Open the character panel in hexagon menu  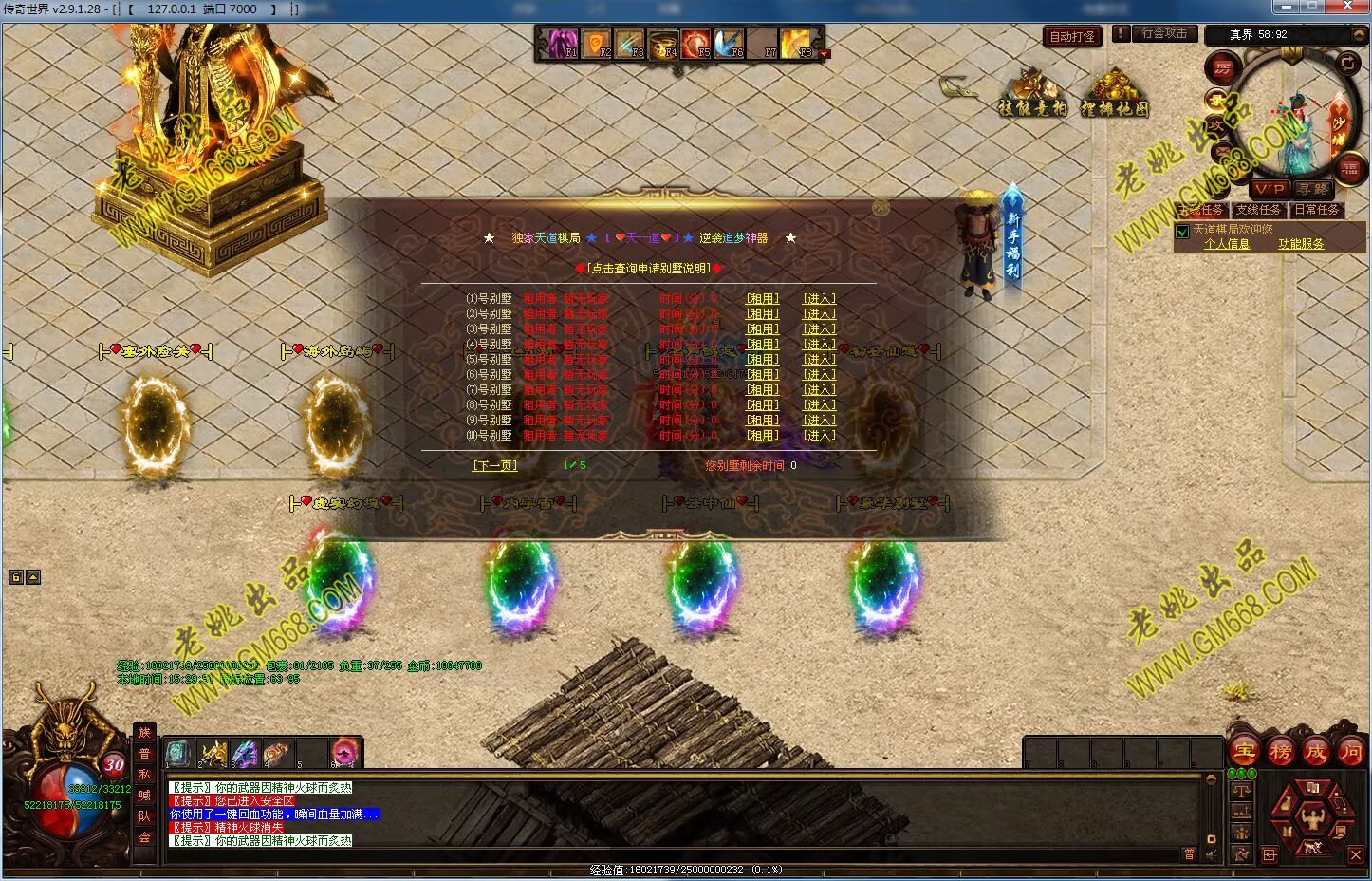[x=1312, y=816]
